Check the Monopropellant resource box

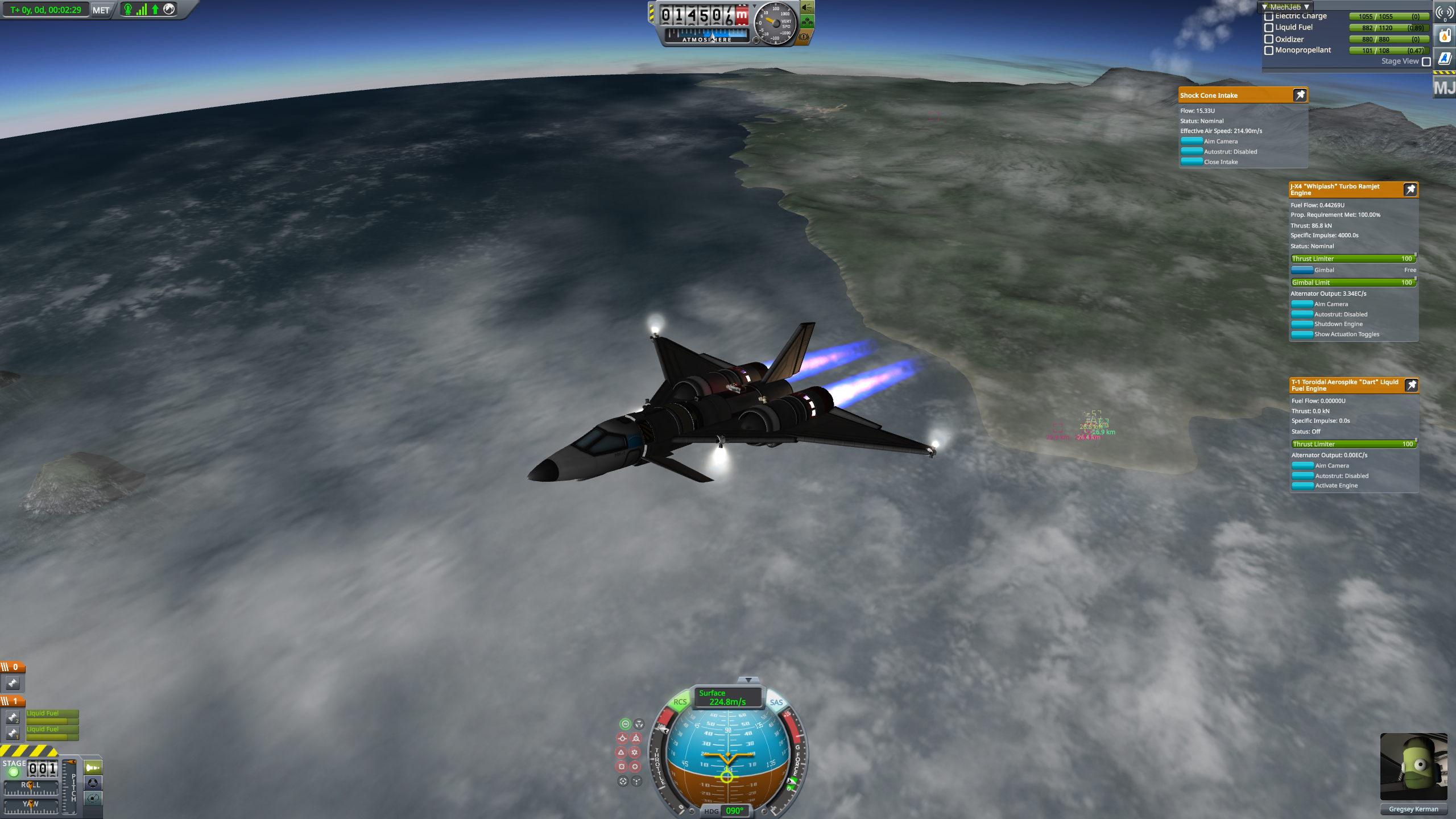click(x=1268, y=51)
